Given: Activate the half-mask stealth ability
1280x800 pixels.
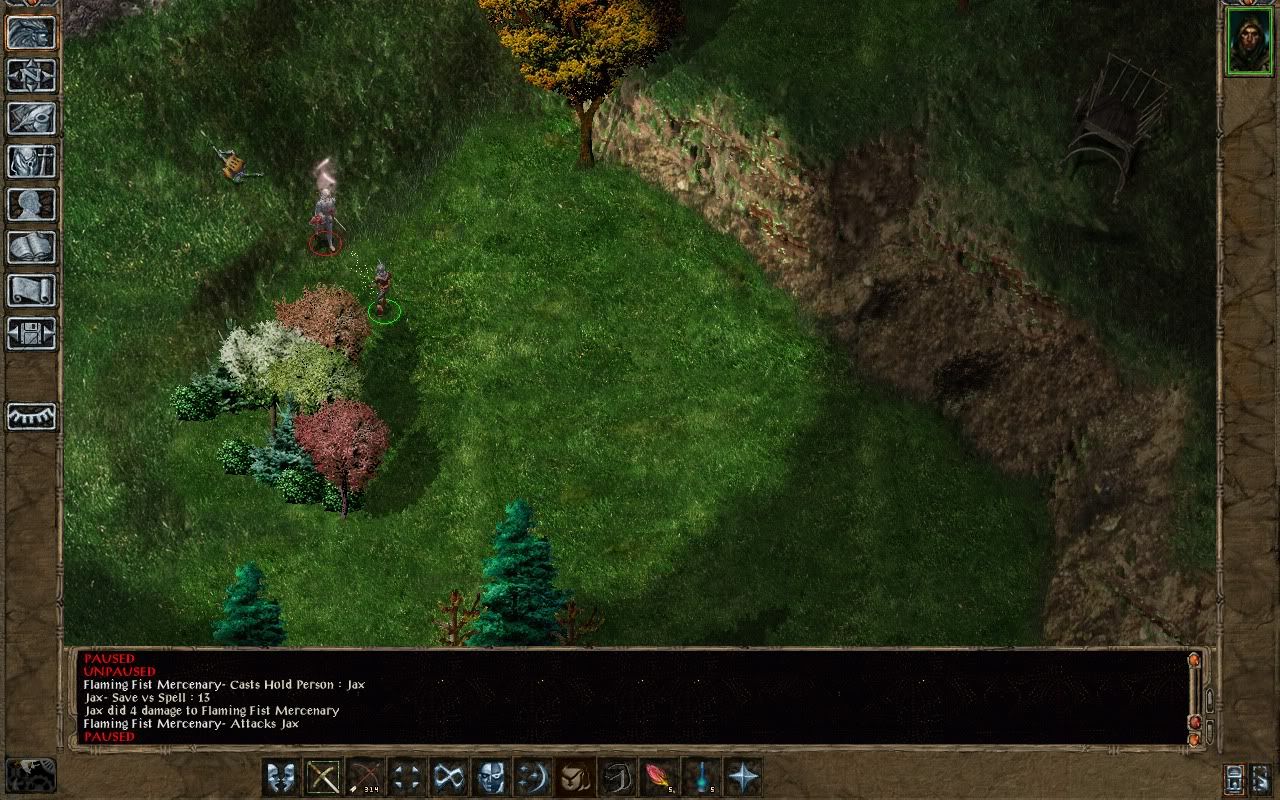Looking at the screenshot, I should (491, 777).
